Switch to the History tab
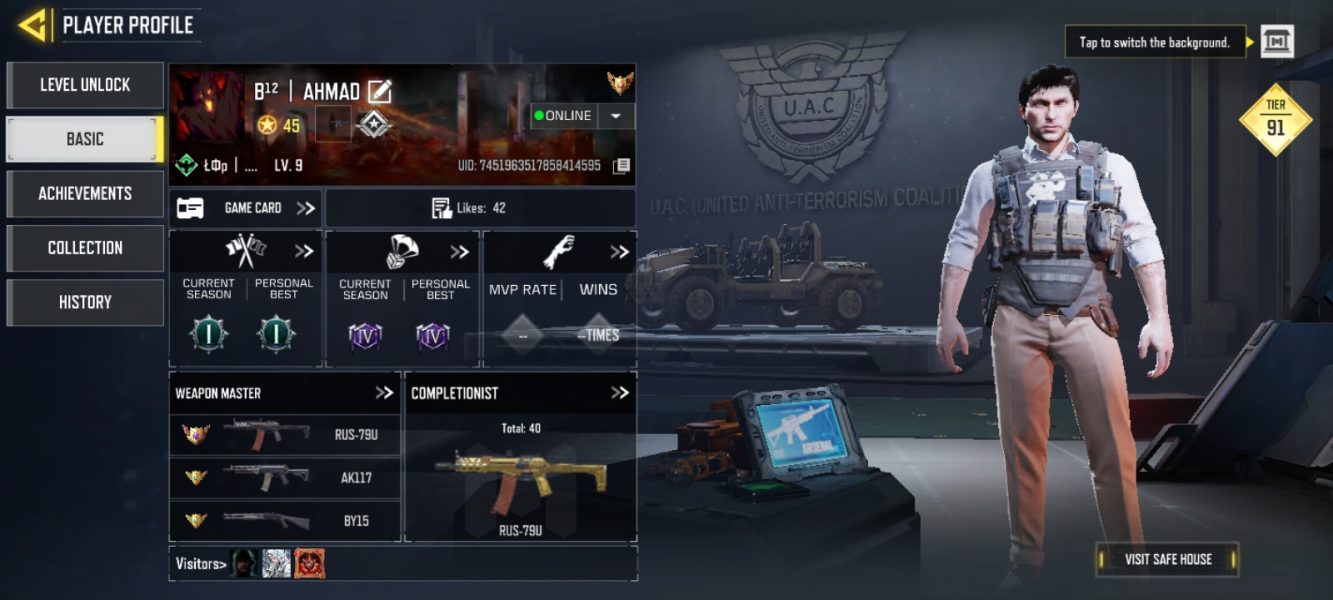 coord(85,302)
